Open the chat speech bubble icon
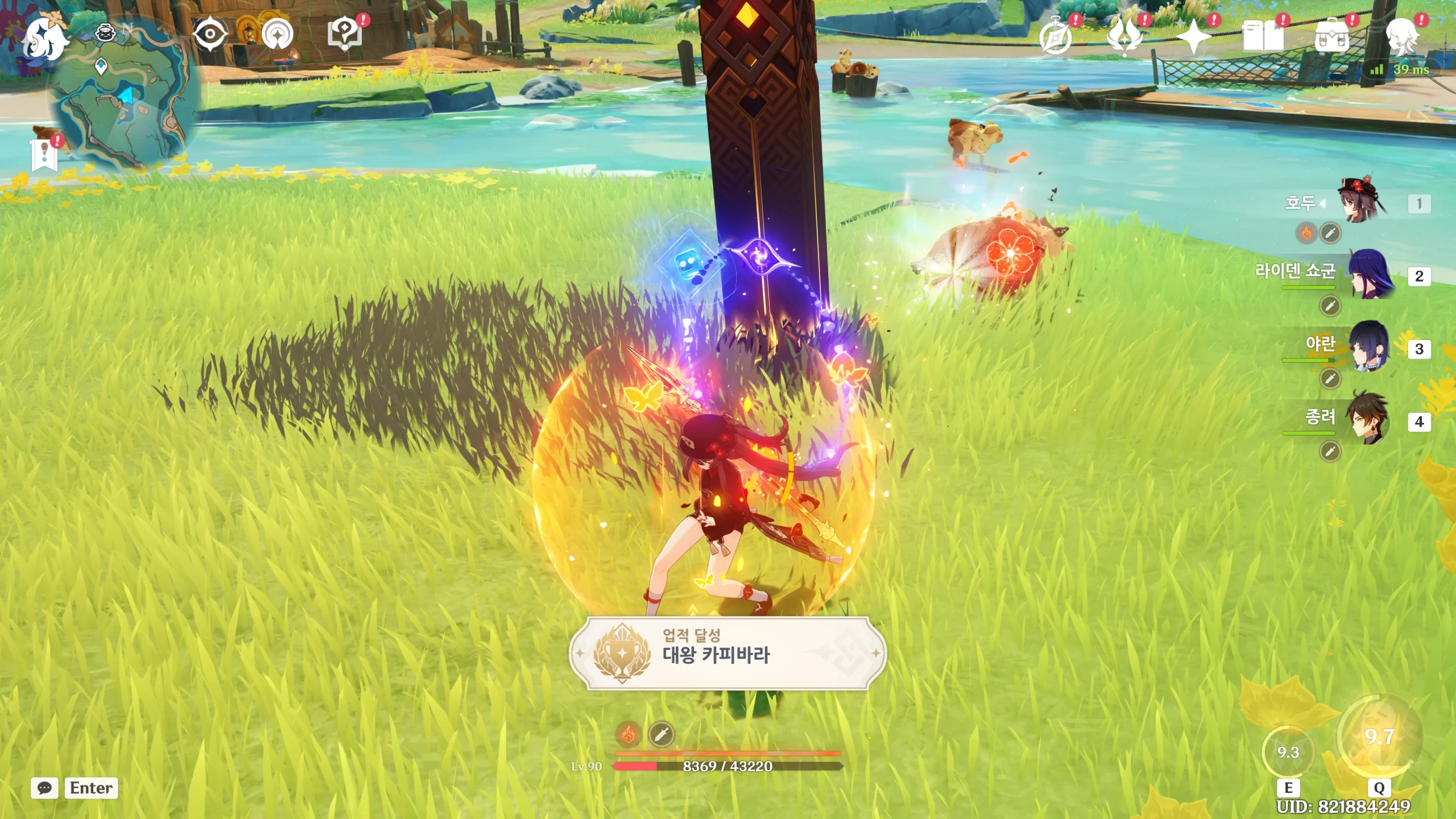 coord(44,788)
